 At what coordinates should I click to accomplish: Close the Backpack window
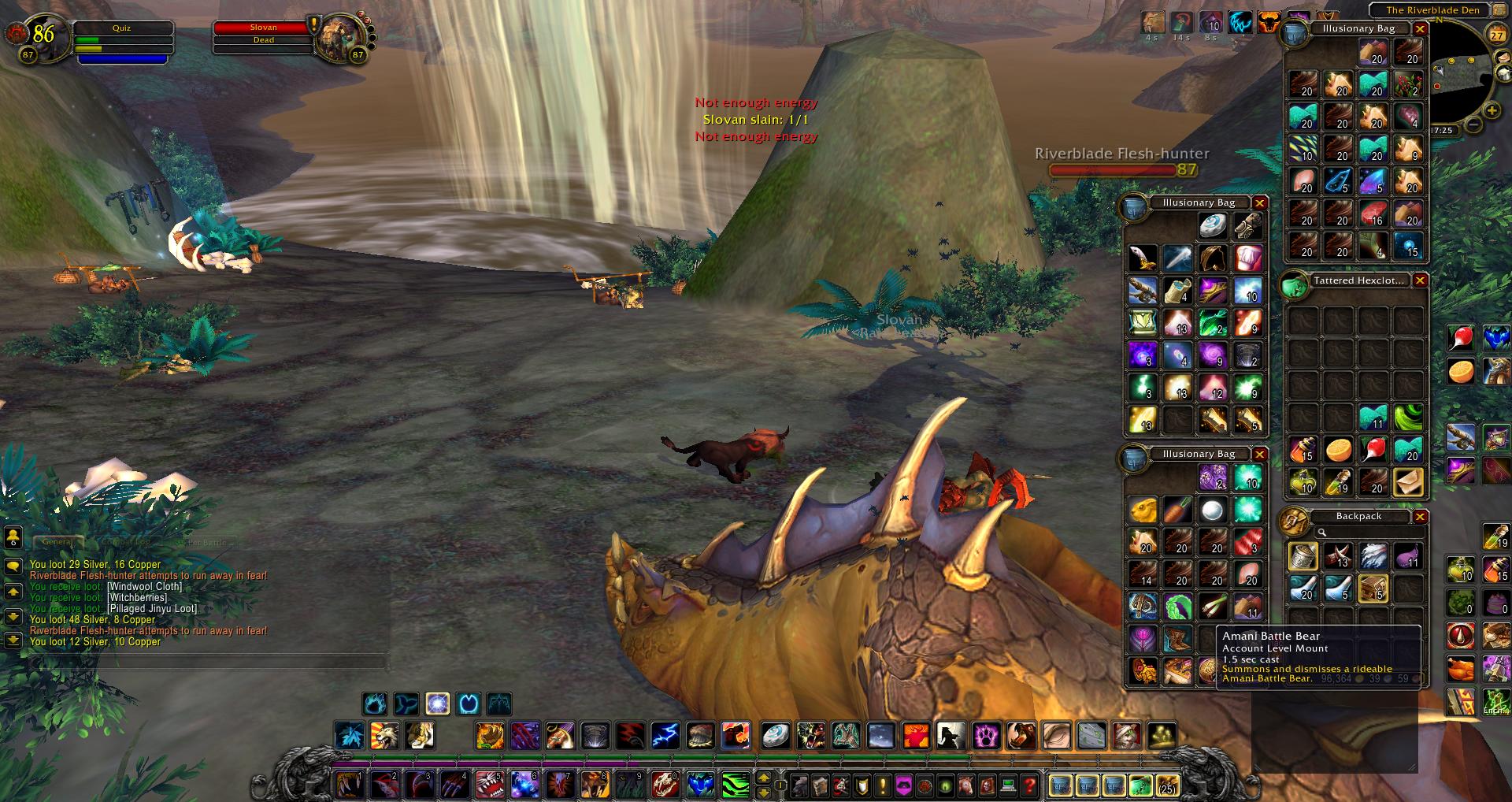[x=1420, y=517]
